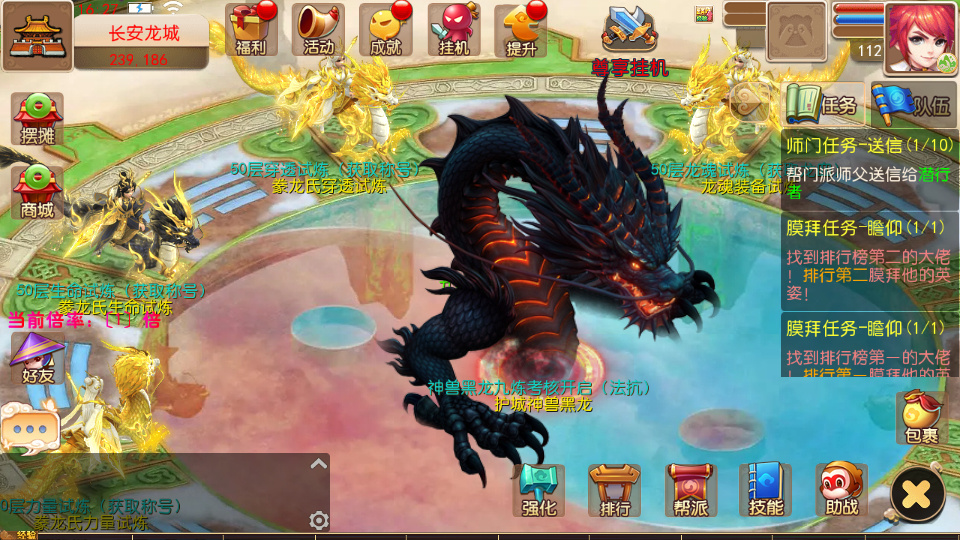This screenshot has width=960, height=540.
Task: Open the 商城 shop
Action: pos(38,192)
